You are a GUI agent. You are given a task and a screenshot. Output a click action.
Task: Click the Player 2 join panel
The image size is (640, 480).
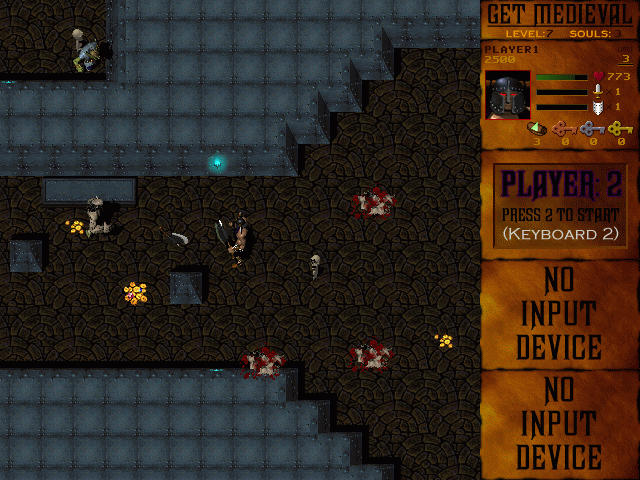click(560, 205)
